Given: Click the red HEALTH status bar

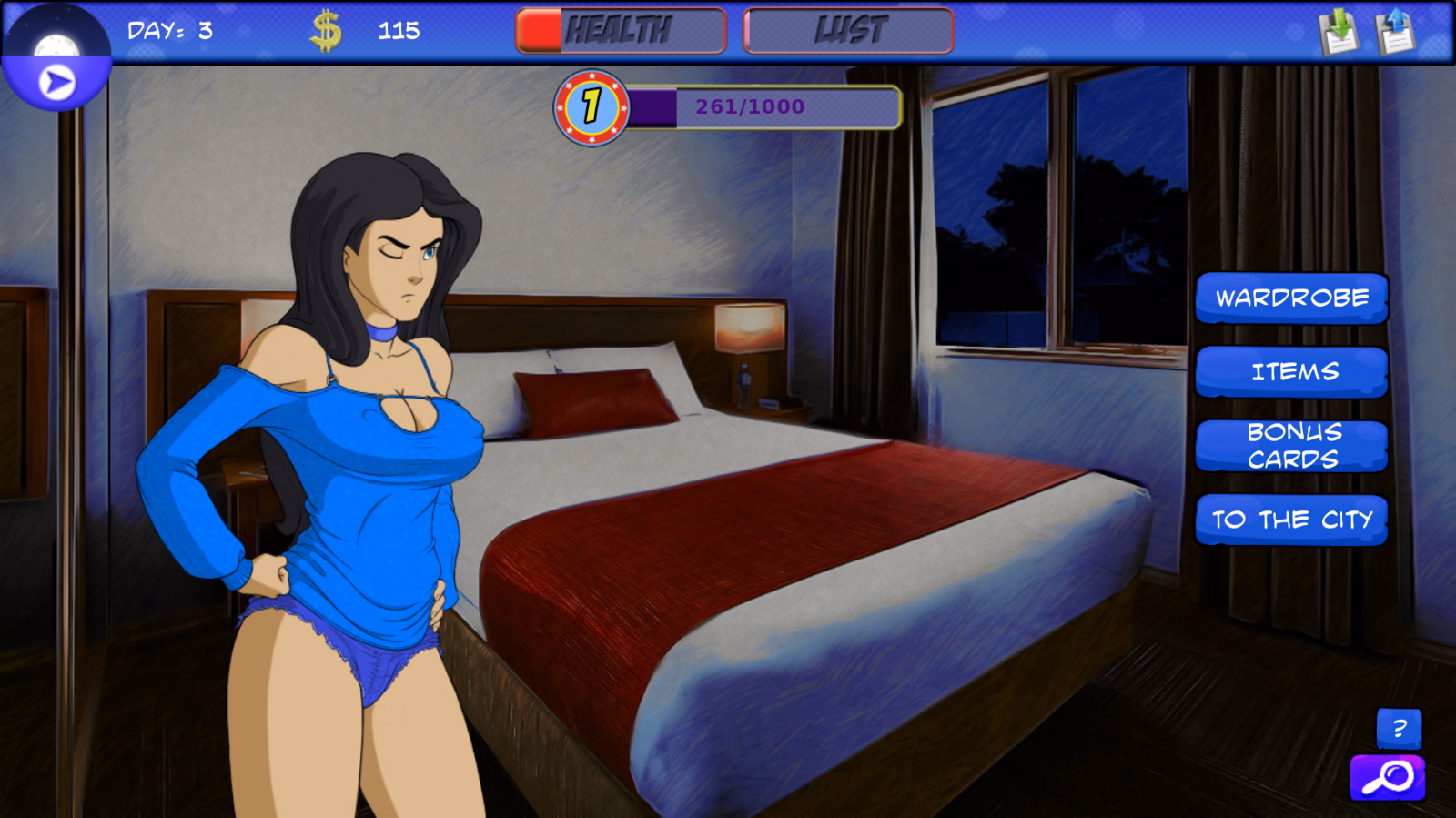Looking at the screenshot, I should coord(620,29).
